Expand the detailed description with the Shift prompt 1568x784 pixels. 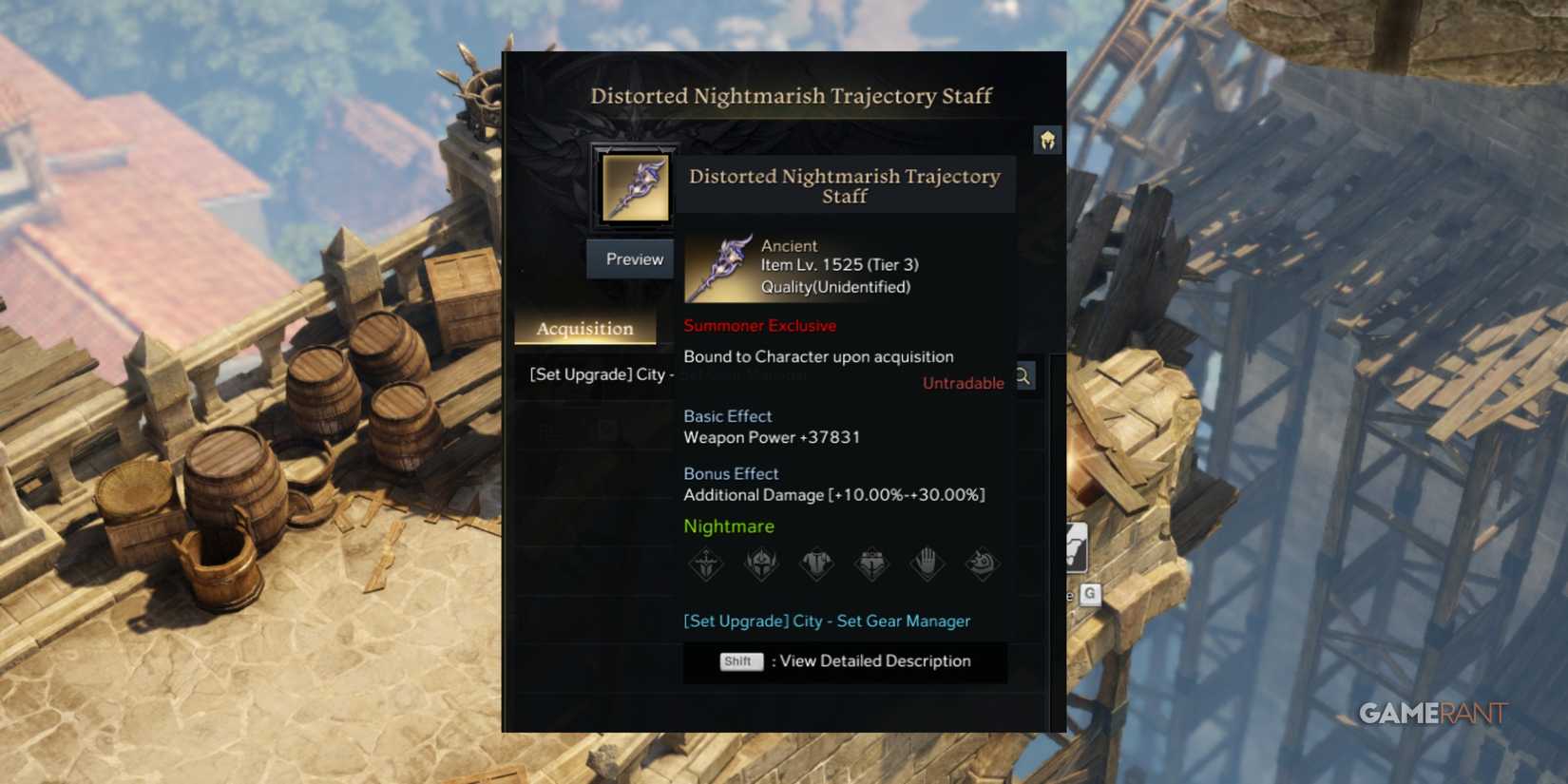pyautogui.click(x=844, y=661)
